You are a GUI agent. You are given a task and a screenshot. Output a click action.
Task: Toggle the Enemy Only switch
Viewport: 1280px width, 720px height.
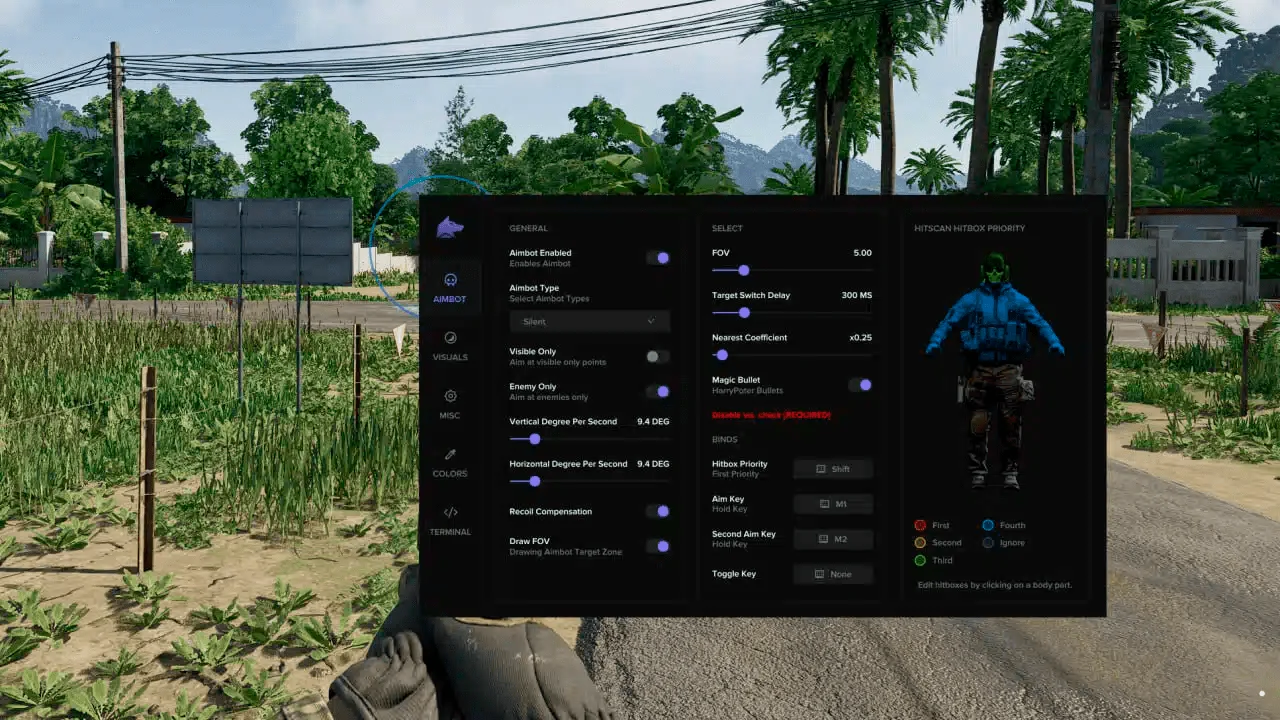(x=658, y=391)
